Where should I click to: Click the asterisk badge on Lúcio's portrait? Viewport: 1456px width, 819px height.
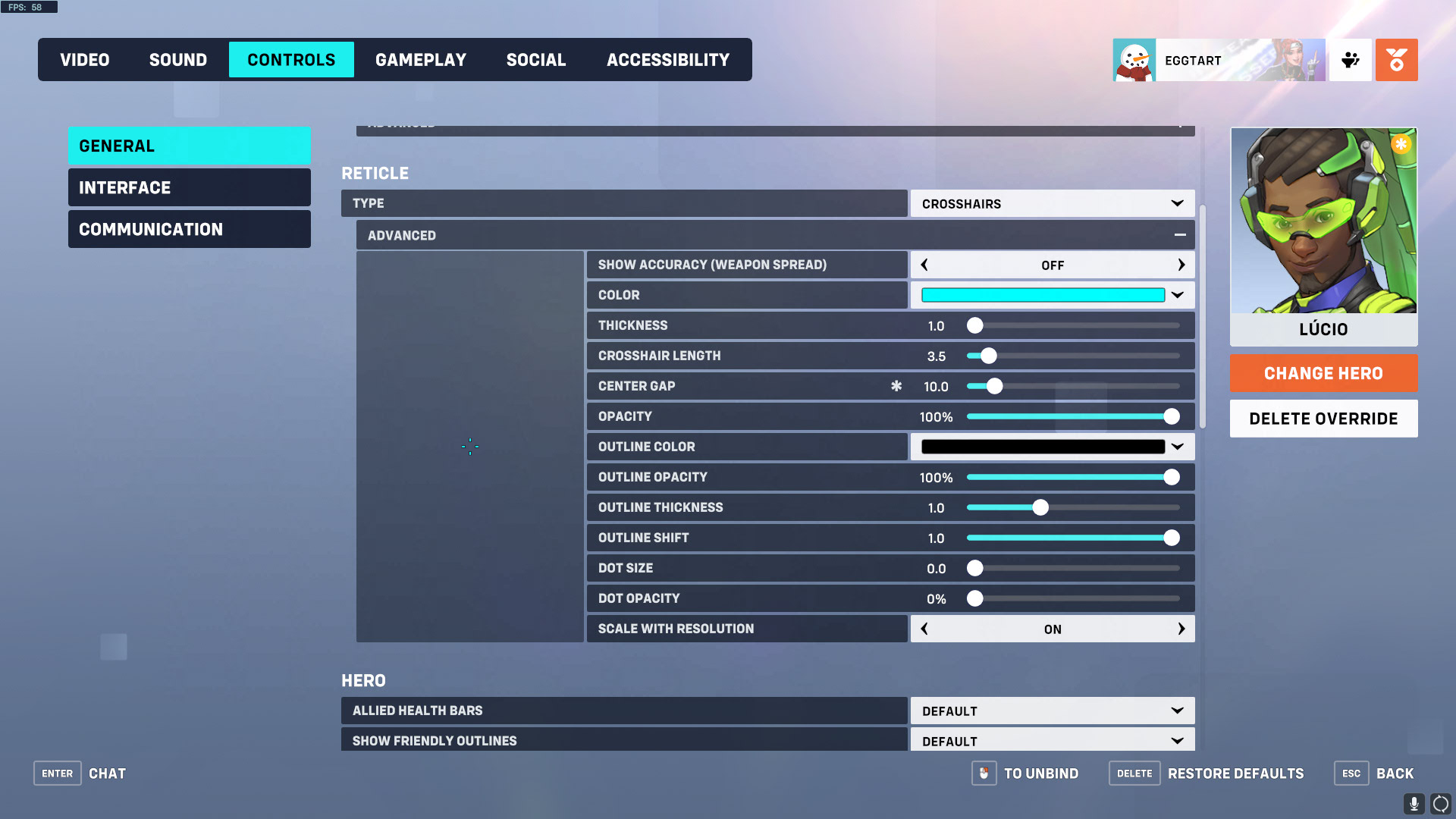[x=1401, y=143]
